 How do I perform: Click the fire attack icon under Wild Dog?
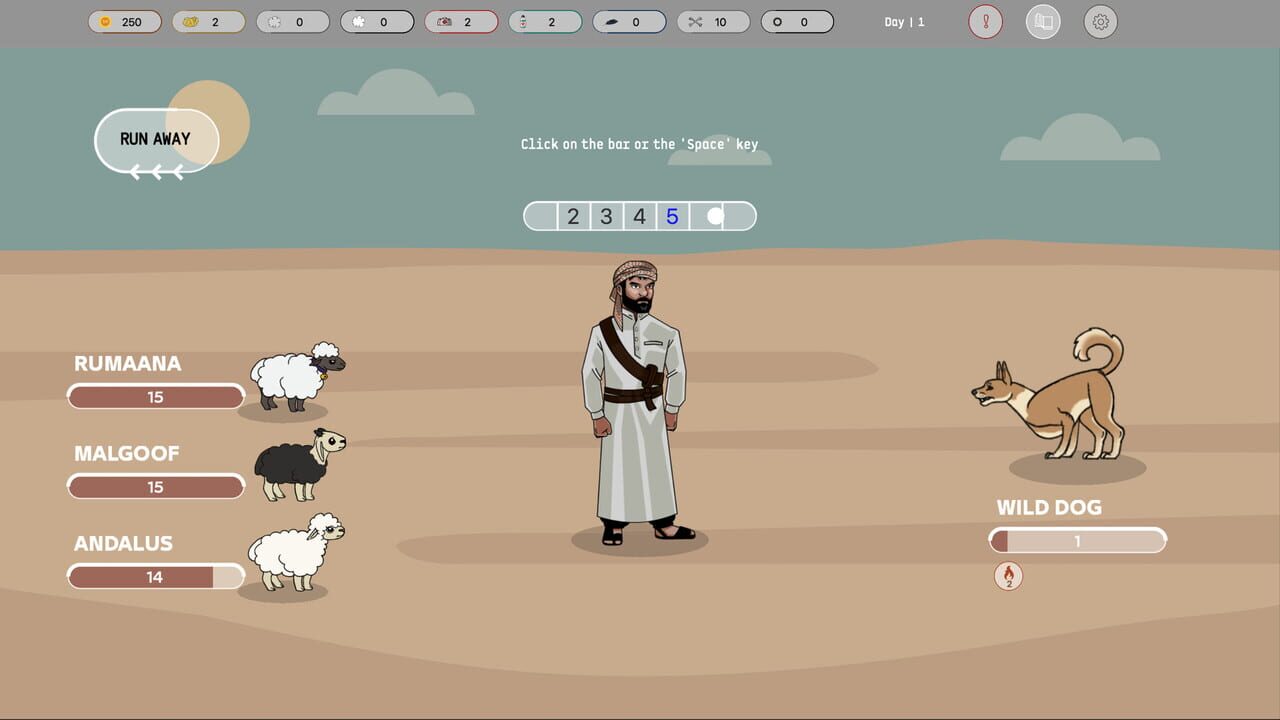(1008, 577)
